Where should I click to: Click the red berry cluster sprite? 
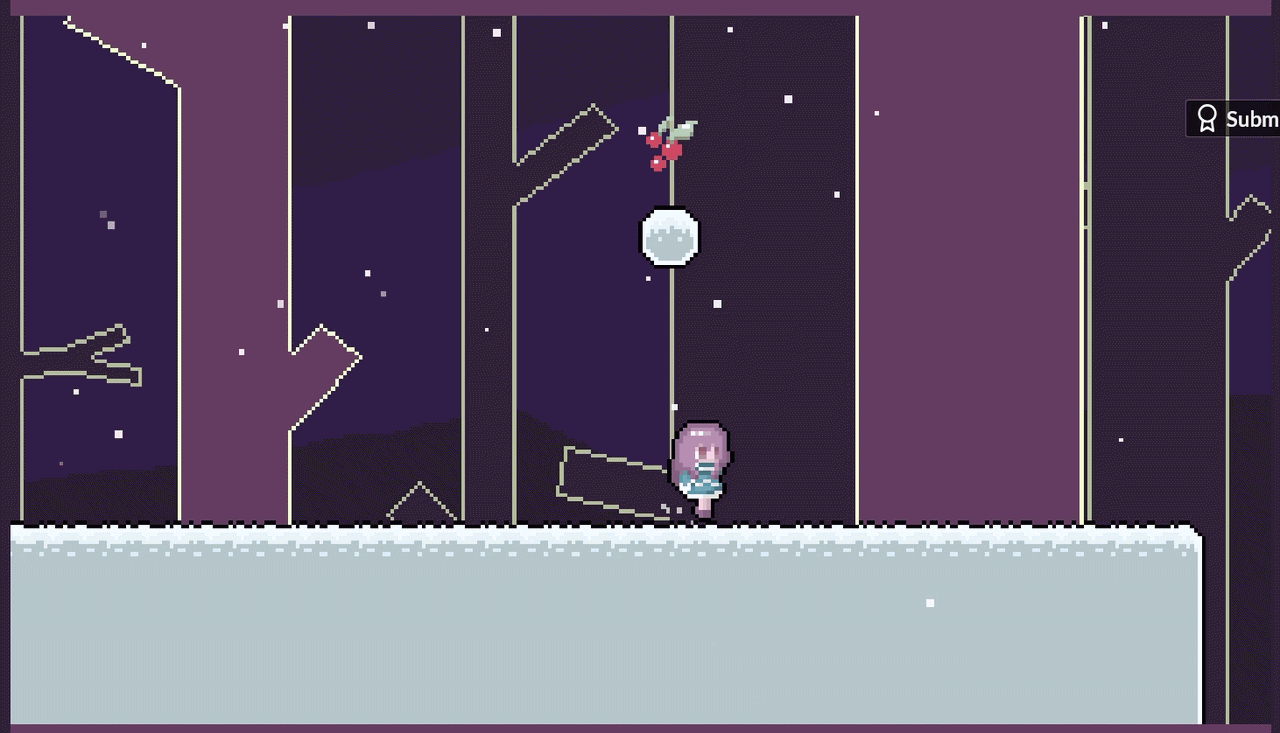(665, 150)
